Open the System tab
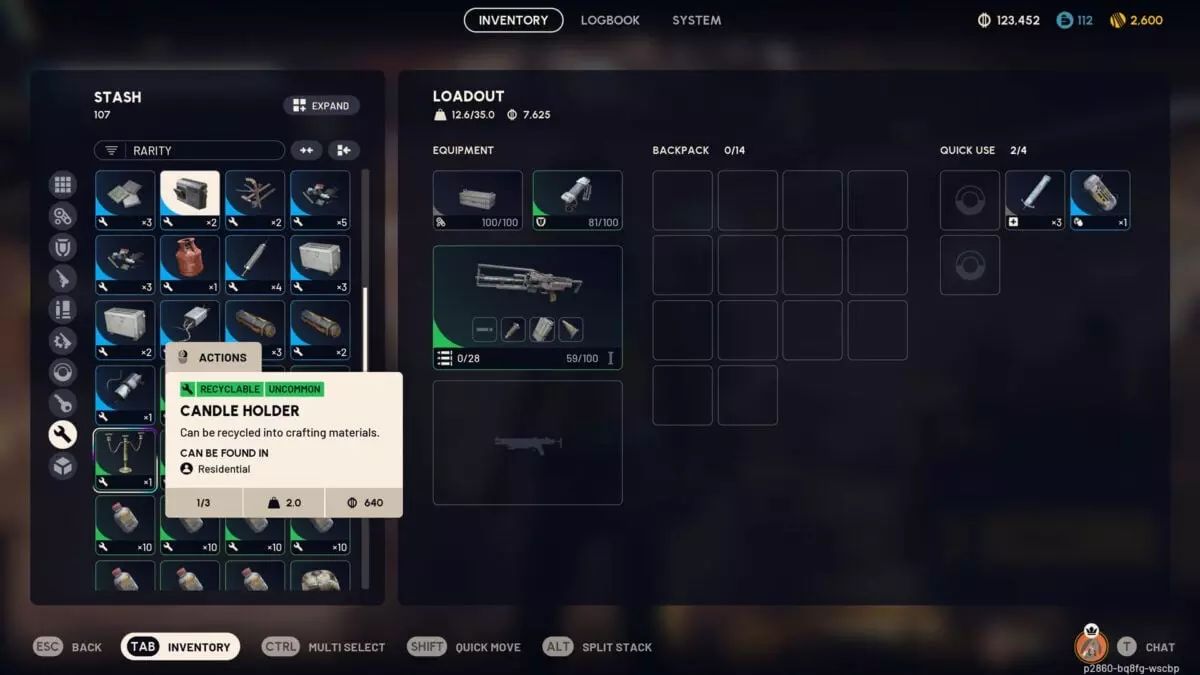Screen dimensions: 1200x675 coord(696,20)
